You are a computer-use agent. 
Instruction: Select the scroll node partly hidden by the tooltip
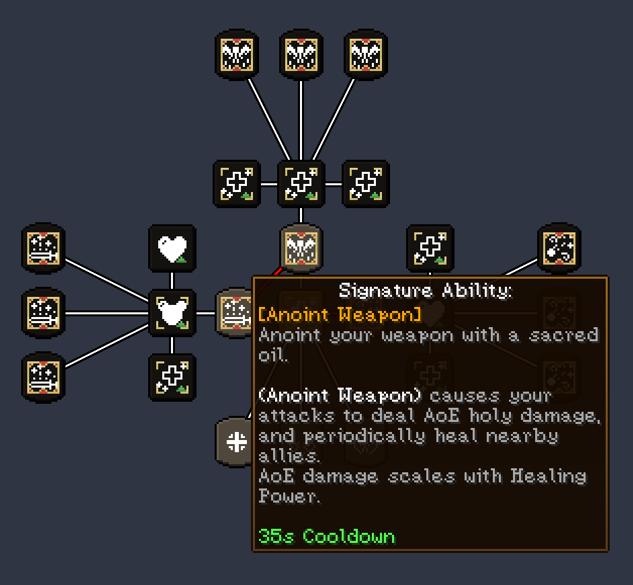click(x=235, y=311)
